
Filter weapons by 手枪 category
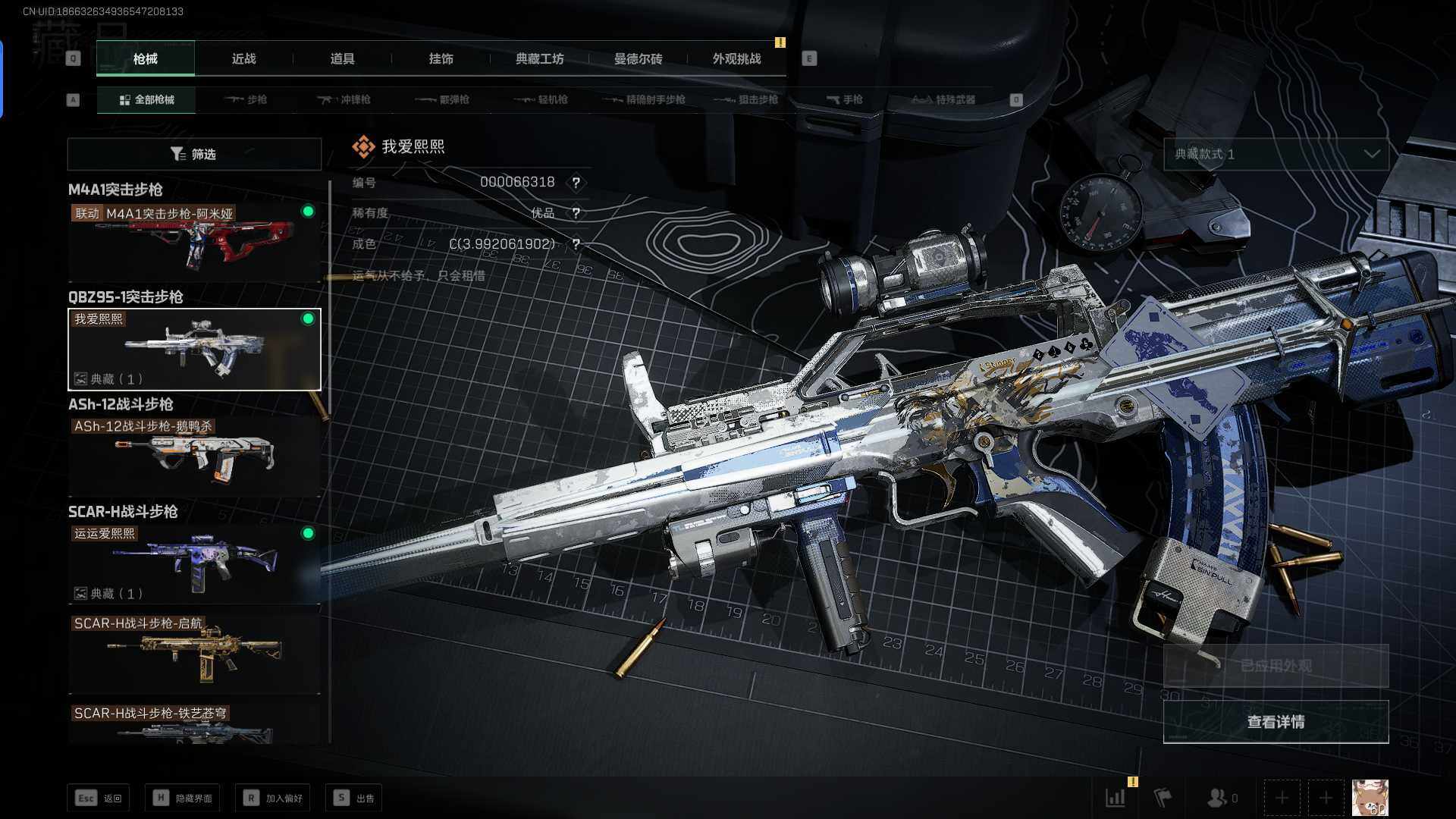[x=844, y=99]
